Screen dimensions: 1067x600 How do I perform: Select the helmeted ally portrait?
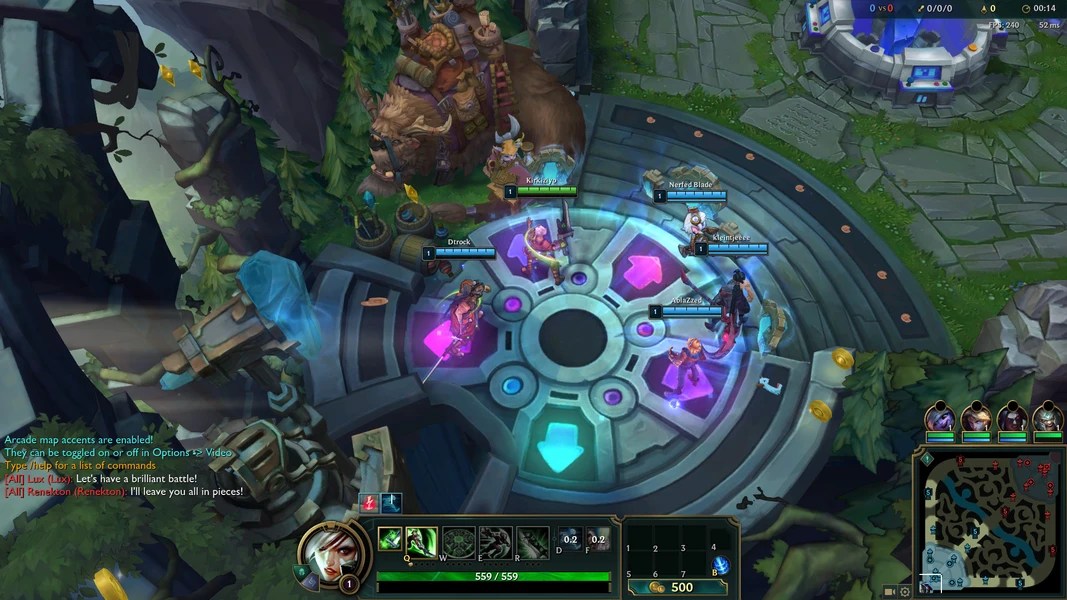[1049, 417]
